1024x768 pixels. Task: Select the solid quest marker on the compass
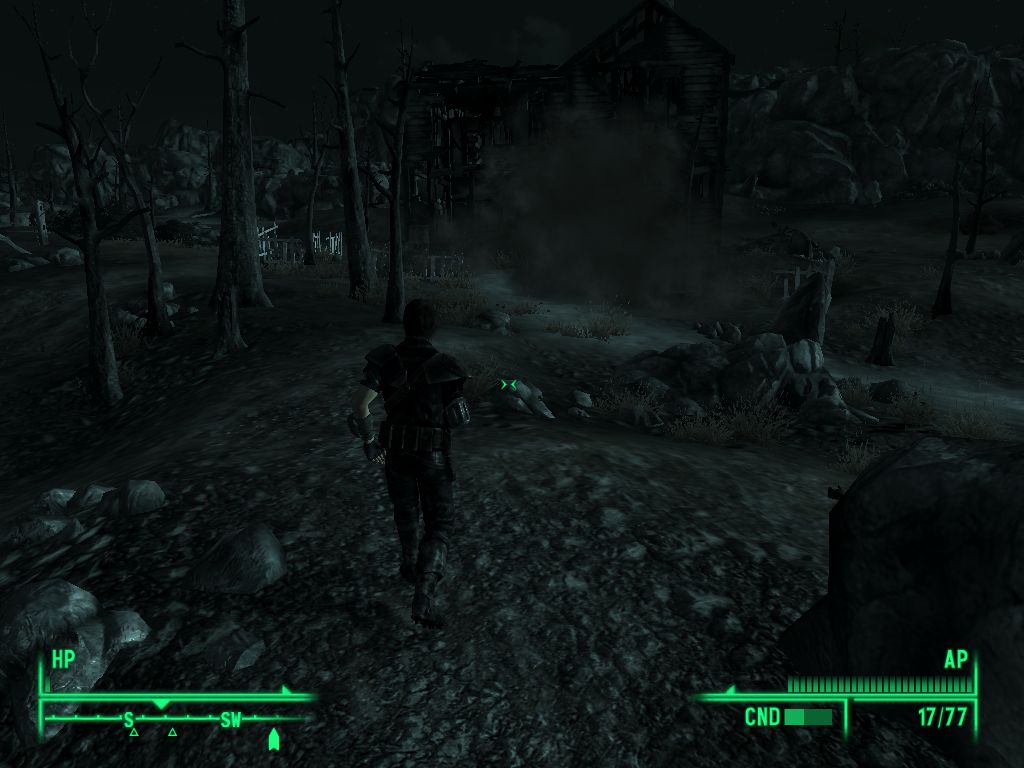click(273, 738)
